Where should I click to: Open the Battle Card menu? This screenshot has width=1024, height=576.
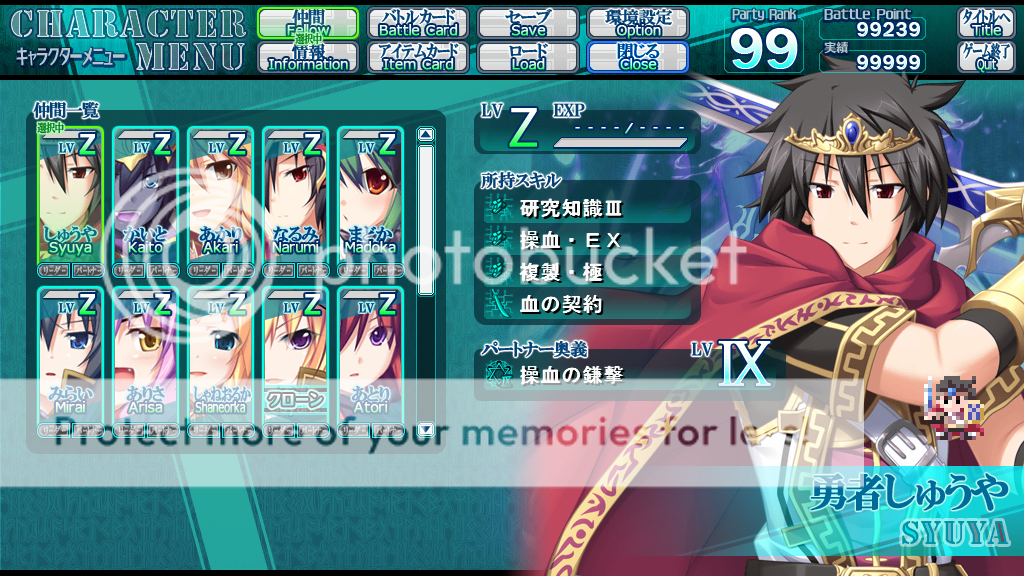[x=418, y=24]
